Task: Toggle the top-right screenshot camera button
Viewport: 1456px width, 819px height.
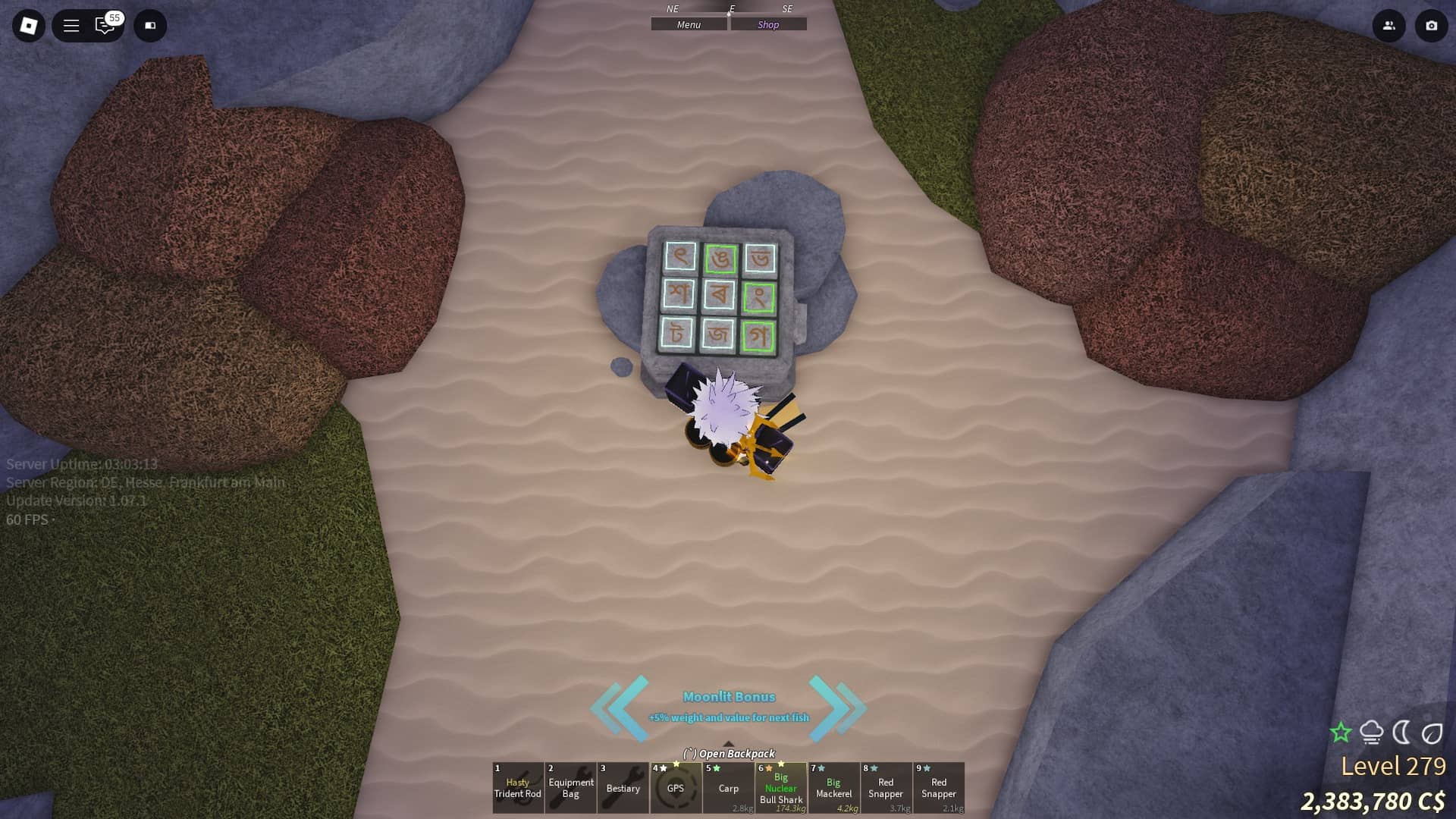Action: point(1430,25)
